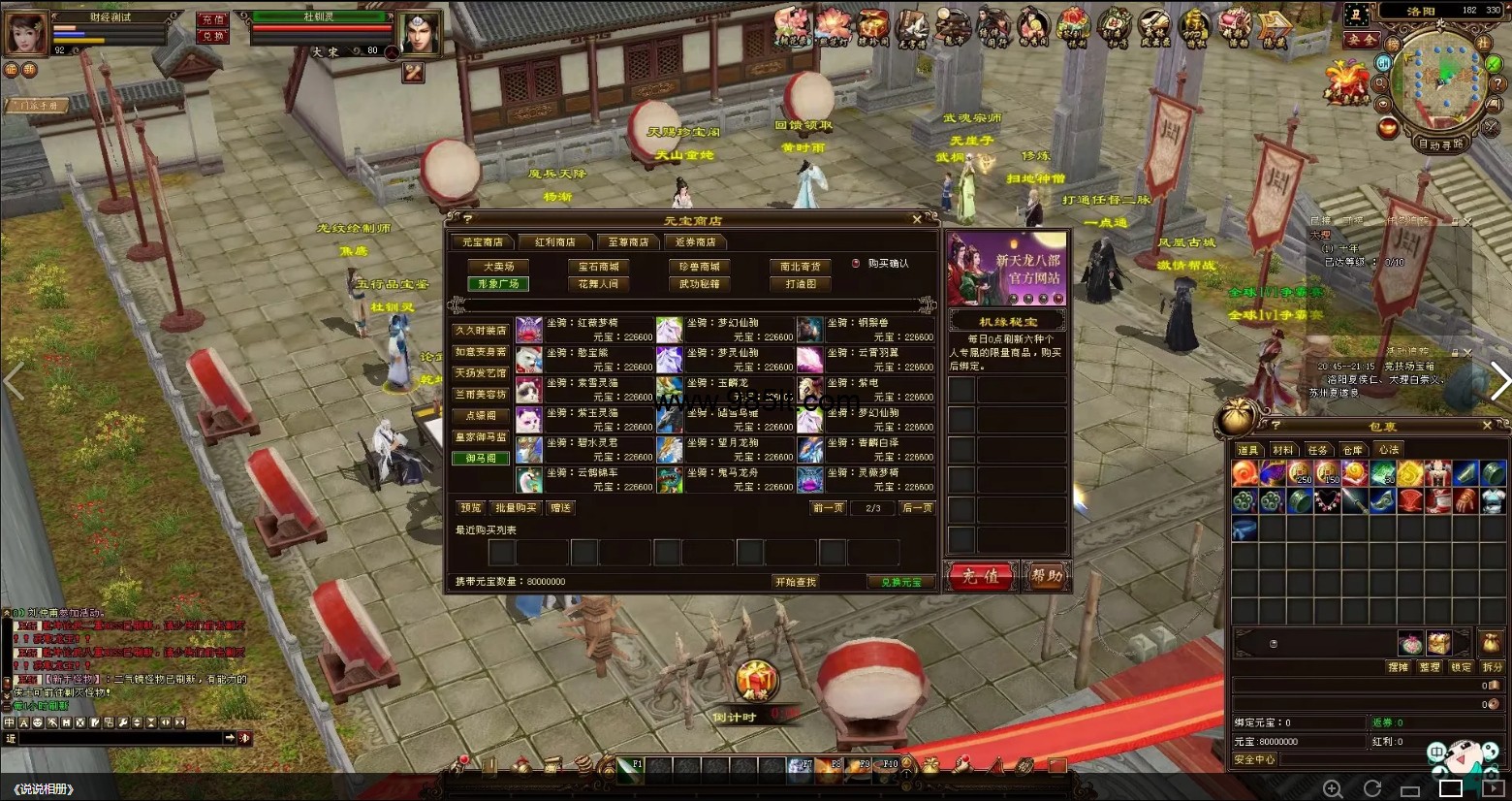Open the red 充值 recharge button
The image size is (1512, 801).
tap(980, 576)
